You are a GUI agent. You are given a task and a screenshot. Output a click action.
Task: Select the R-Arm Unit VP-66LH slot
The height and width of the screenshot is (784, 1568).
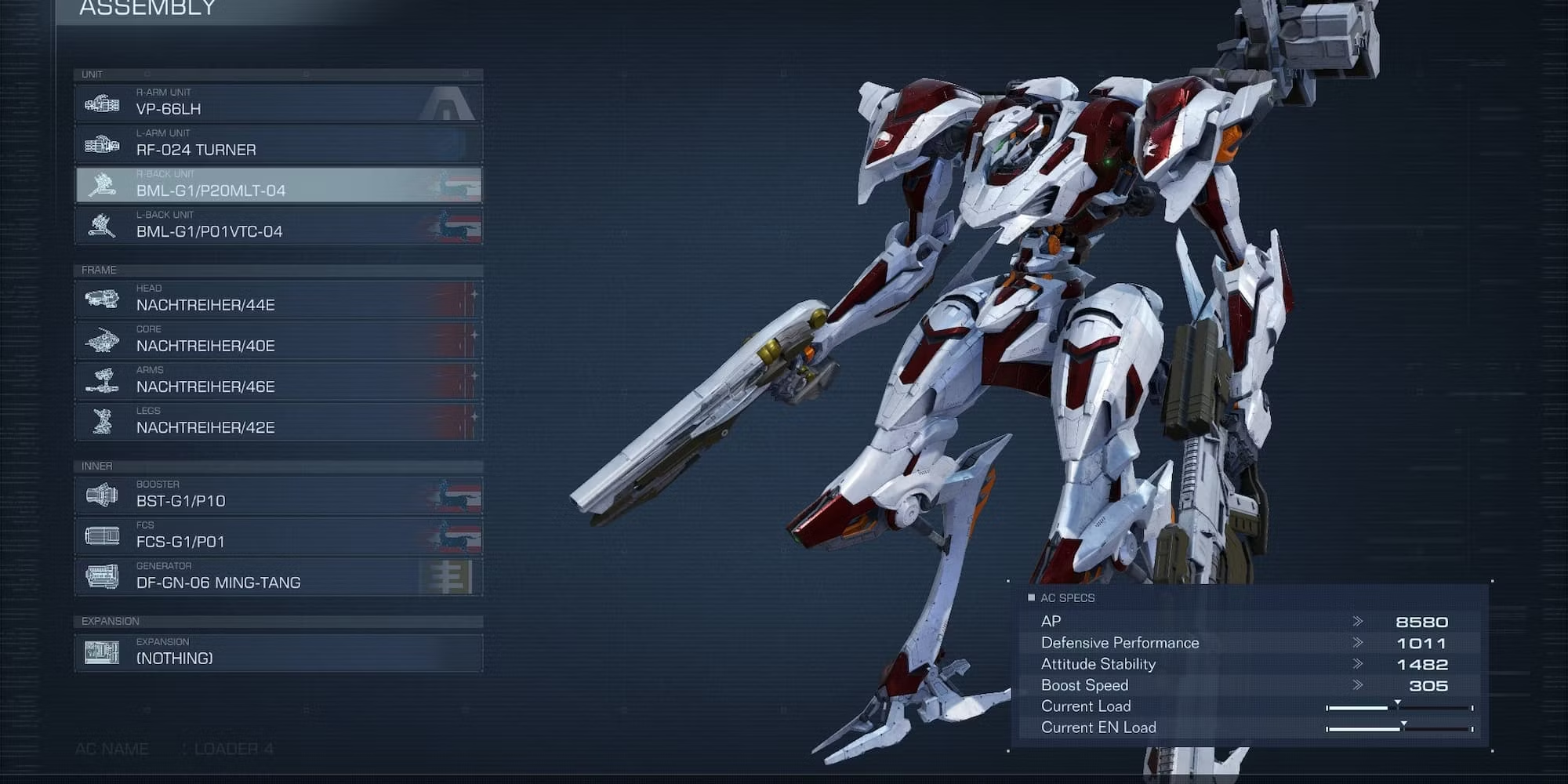278,103
